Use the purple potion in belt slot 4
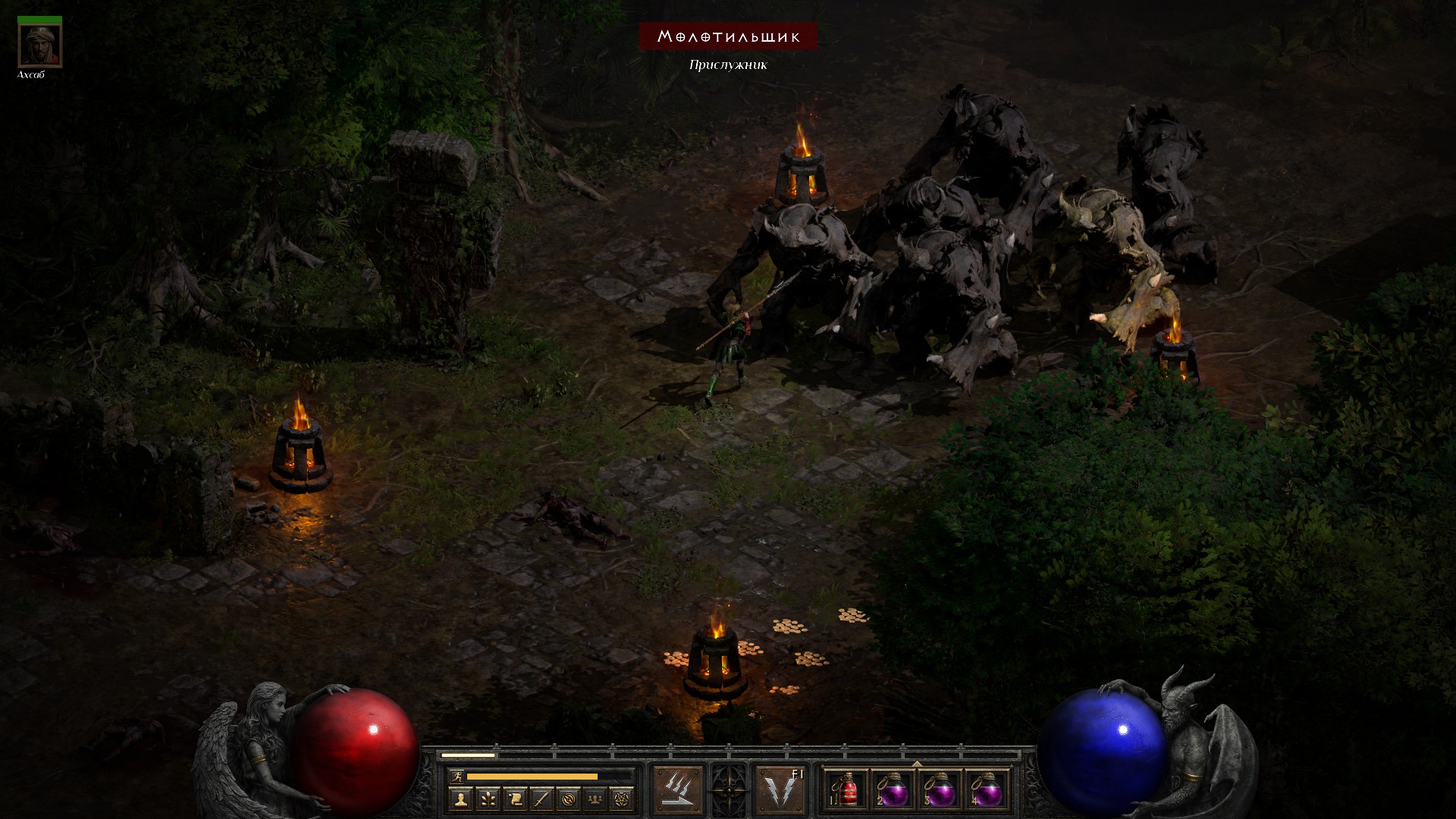 coord(987,790)
